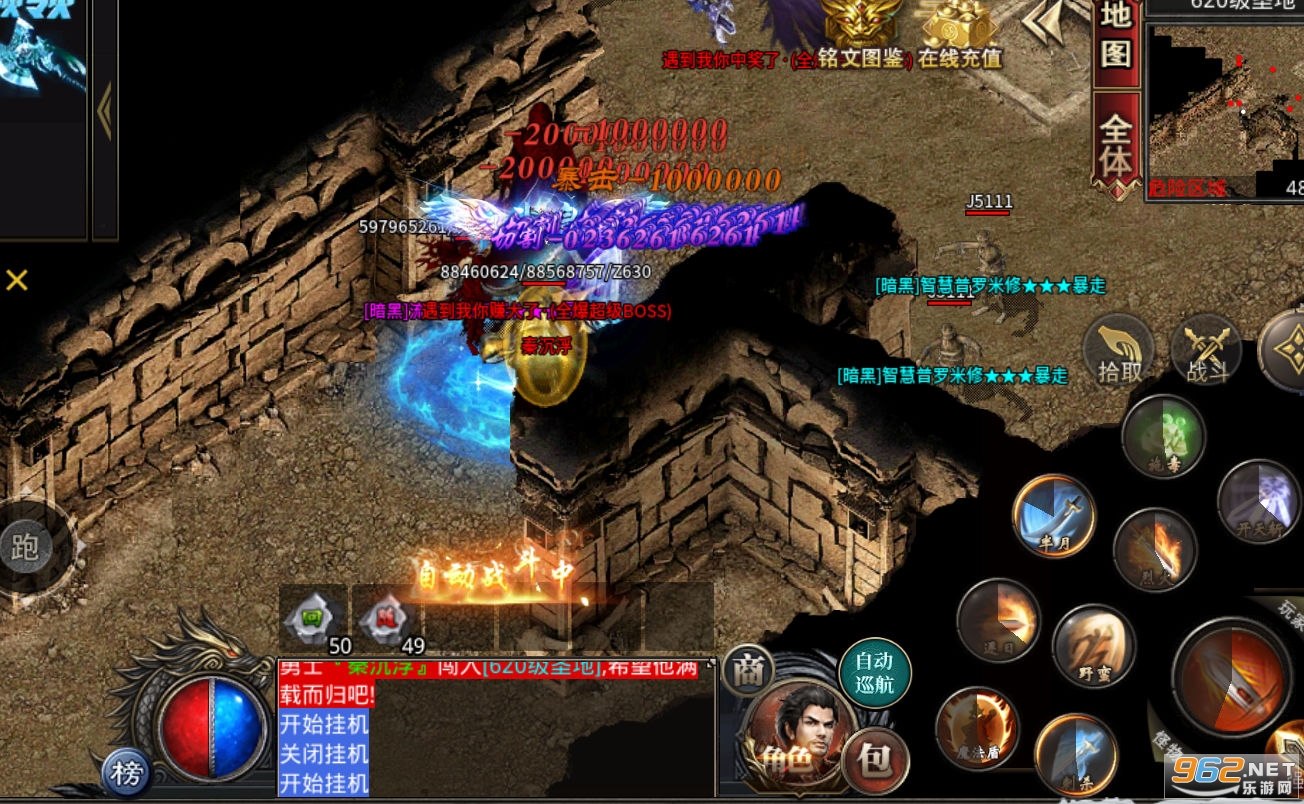The height and width of the screenshot is (804, 1304).
Task: Open the 商 shop button
Action: (x=748, y=672)
